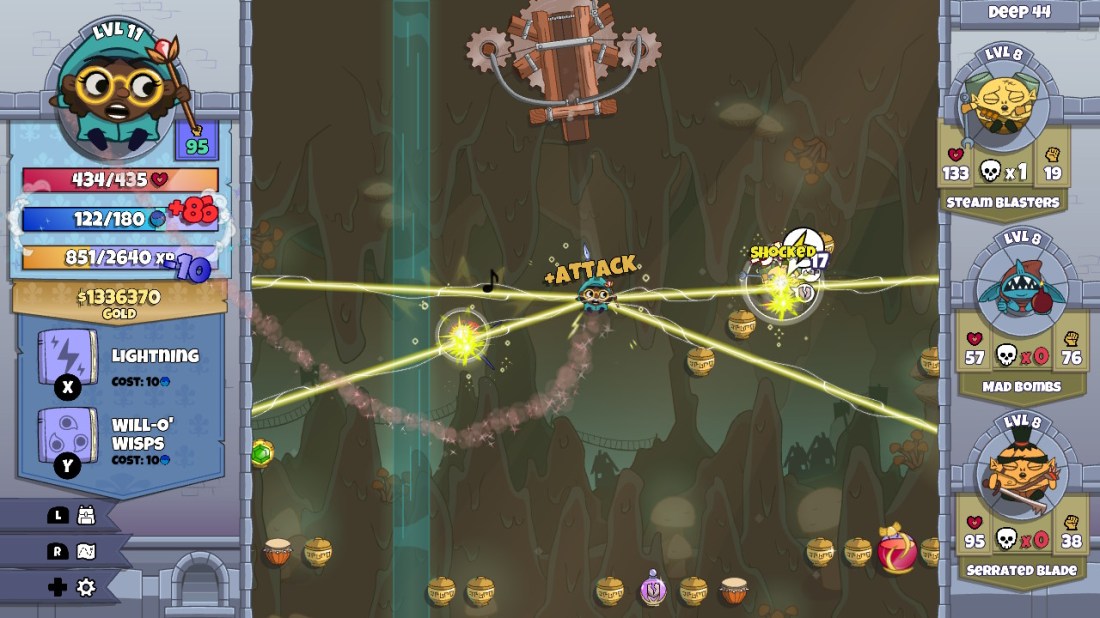Select the Serrated Blade enemy portrait
This screenshot has height=618, width=1100.
pos(1016,471)
